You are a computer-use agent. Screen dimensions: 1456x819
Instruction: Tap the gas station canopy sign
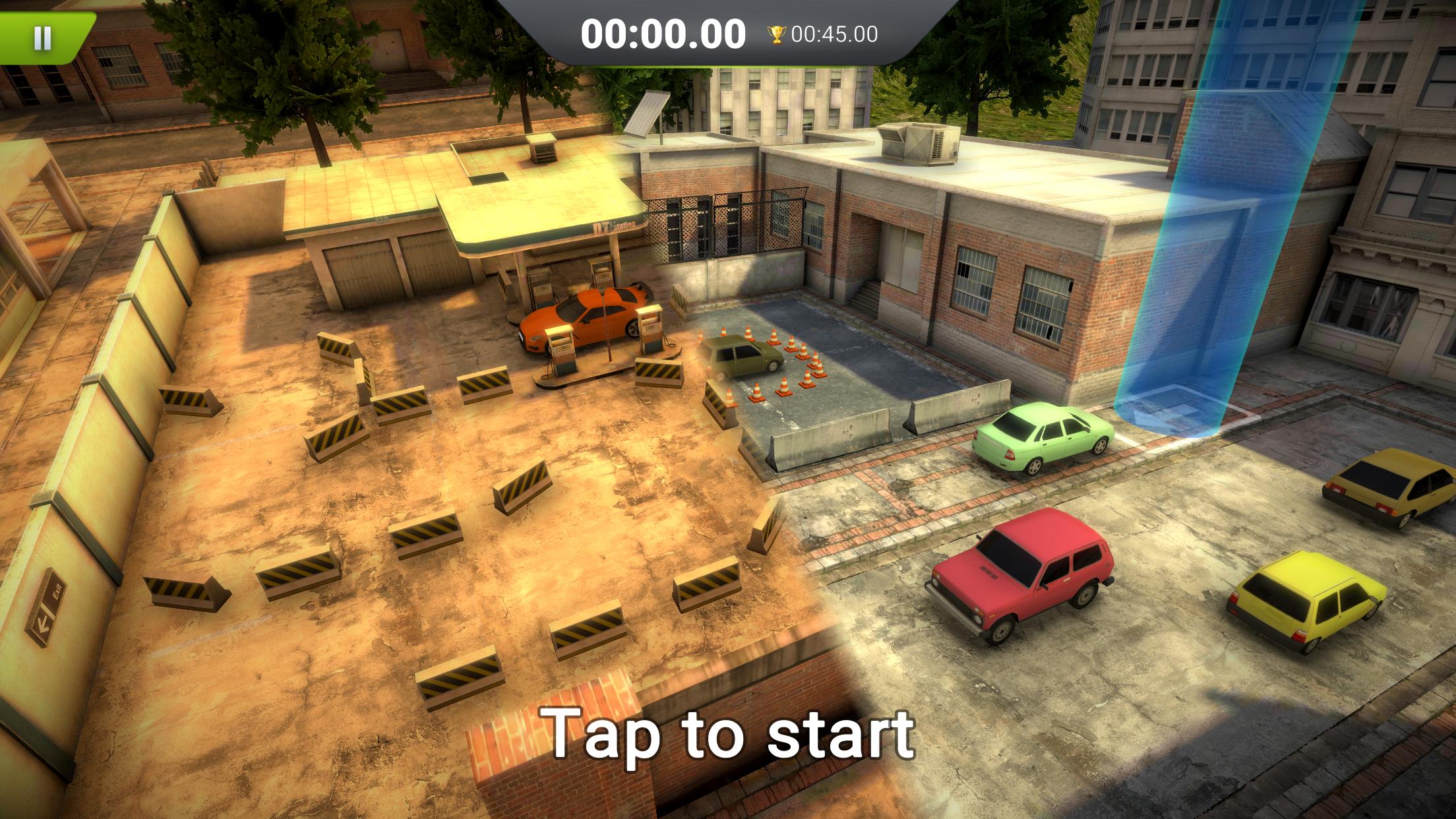(x=613, y=228)
